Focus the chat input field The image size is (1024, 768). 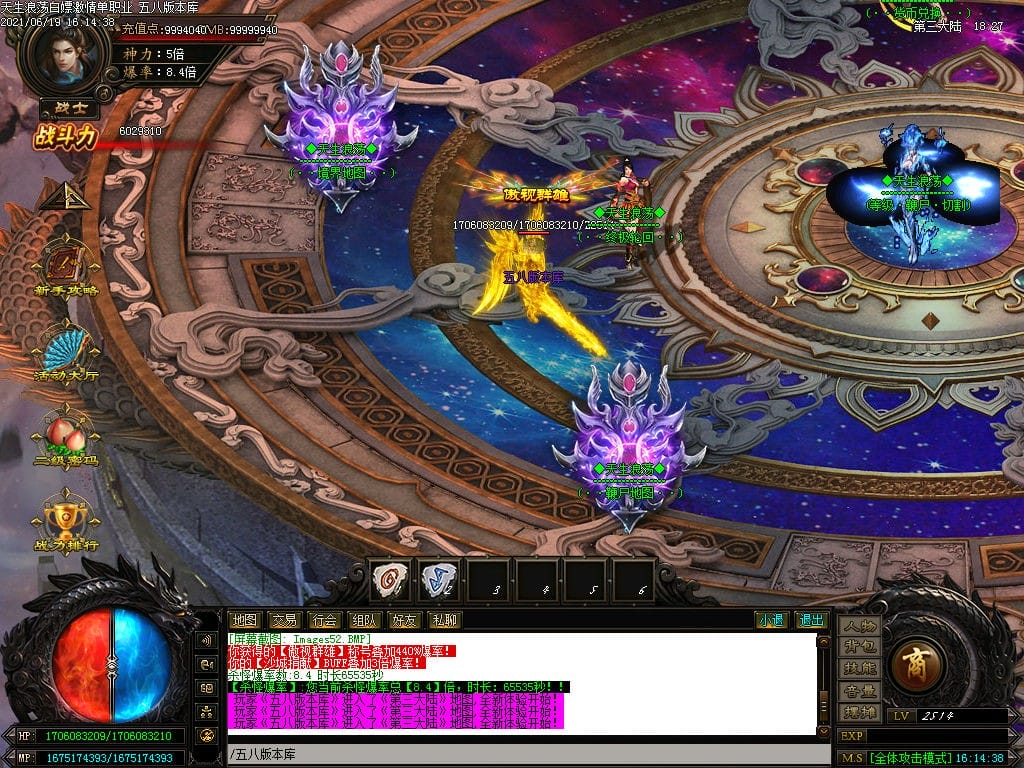point(520,753)
